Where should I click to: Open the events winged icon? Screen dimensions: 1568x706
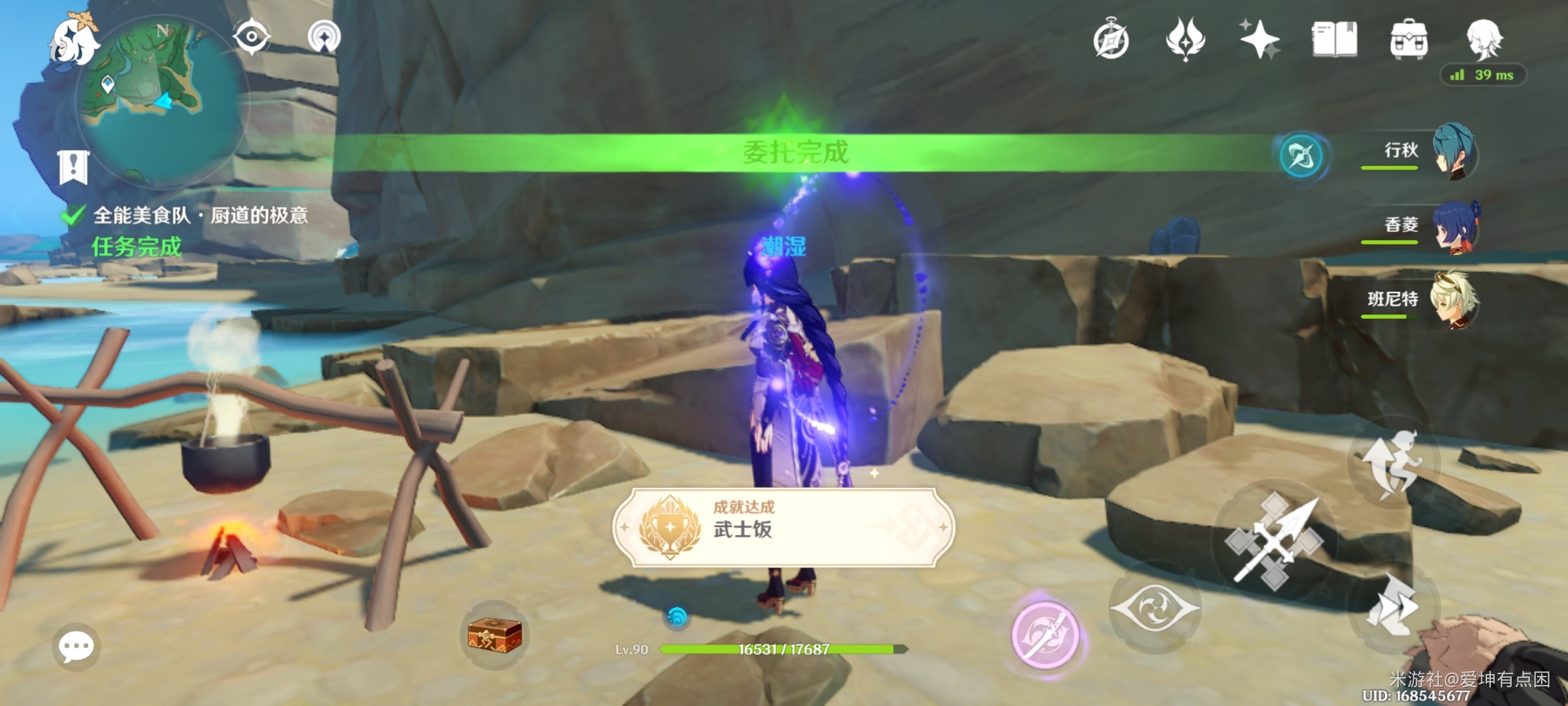1185,39
